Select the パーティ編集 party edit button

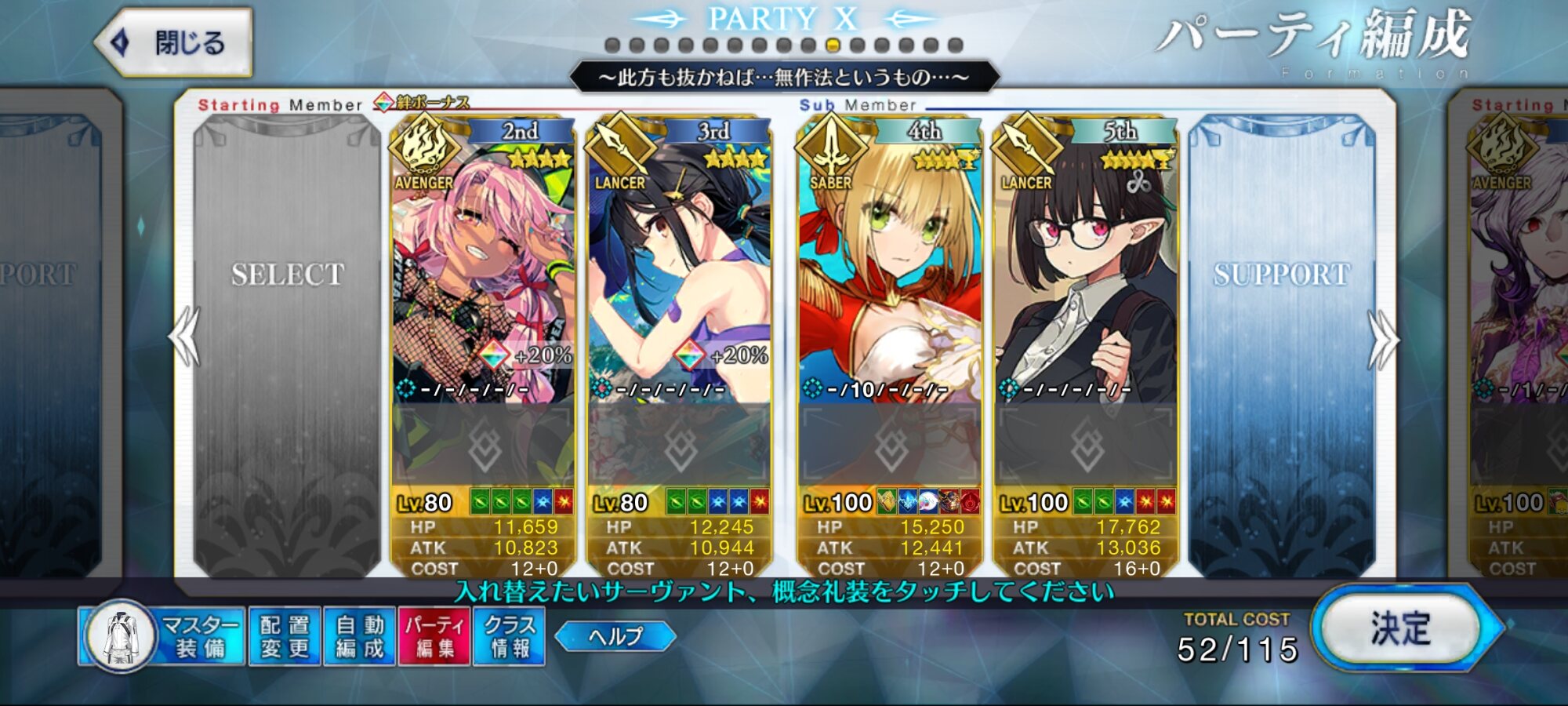pos(434,636)
